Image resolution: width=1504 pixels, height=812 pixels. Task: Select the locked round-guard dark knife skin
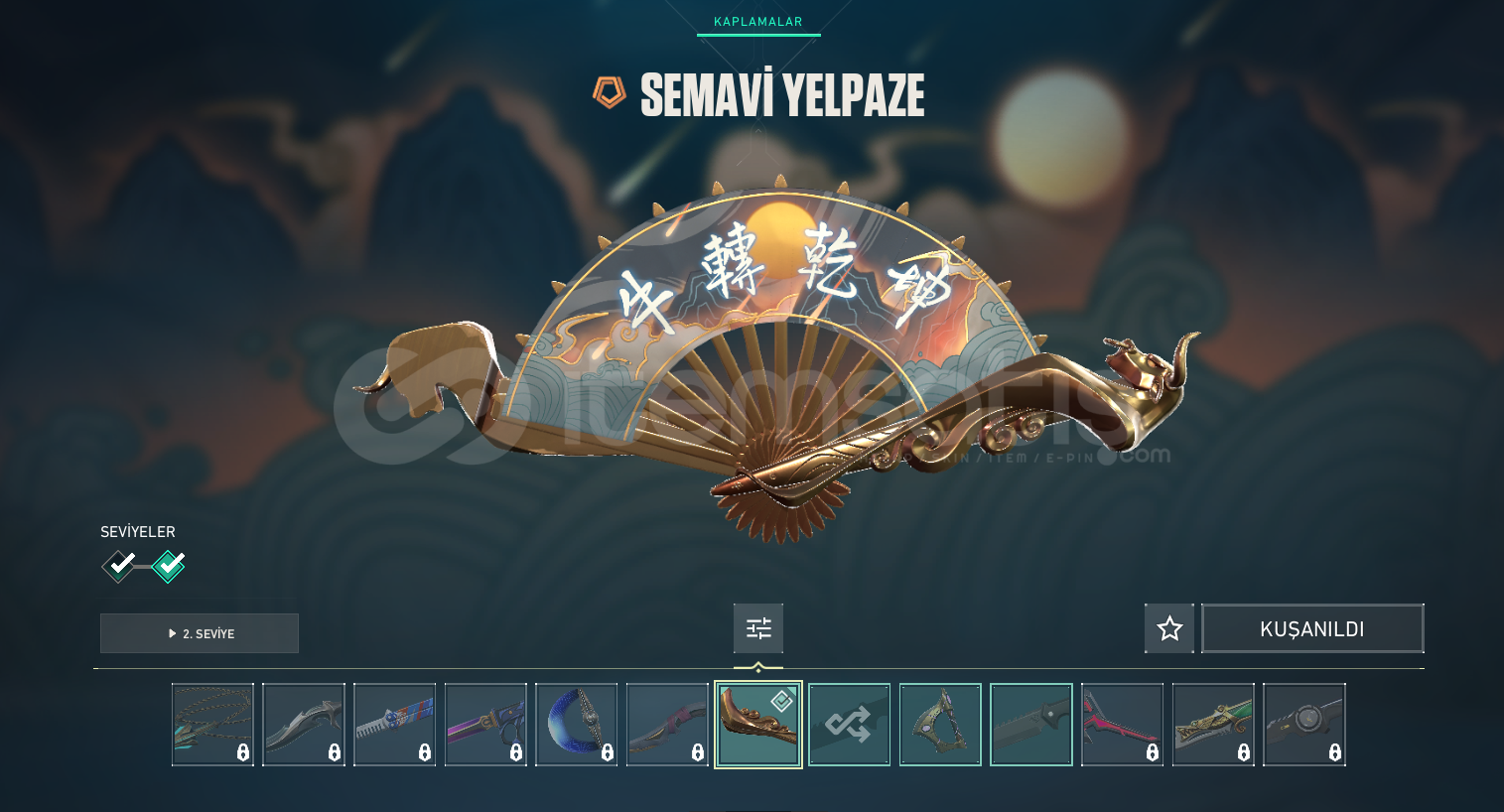coord(1304,725)
